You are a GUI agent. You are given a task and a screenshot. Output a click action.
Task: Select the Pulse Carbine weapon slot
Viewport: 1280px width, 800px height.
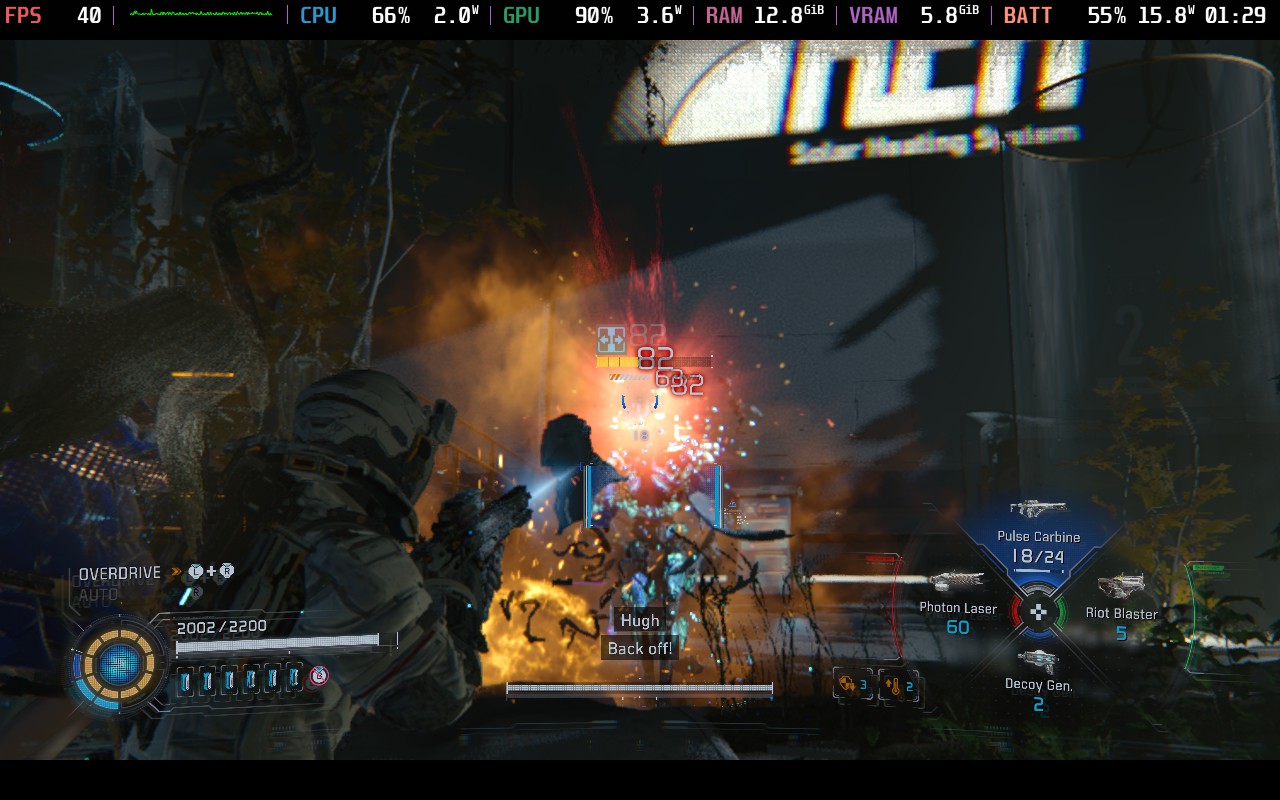point(1038,537)
